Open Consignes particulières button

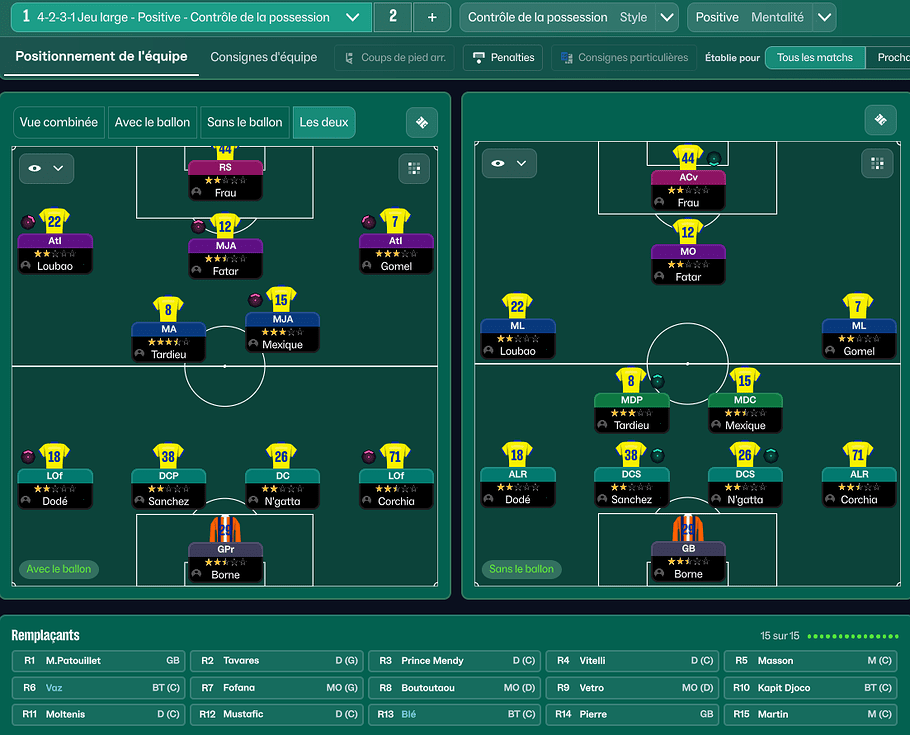pyautogui.click(x=624, y=57)
